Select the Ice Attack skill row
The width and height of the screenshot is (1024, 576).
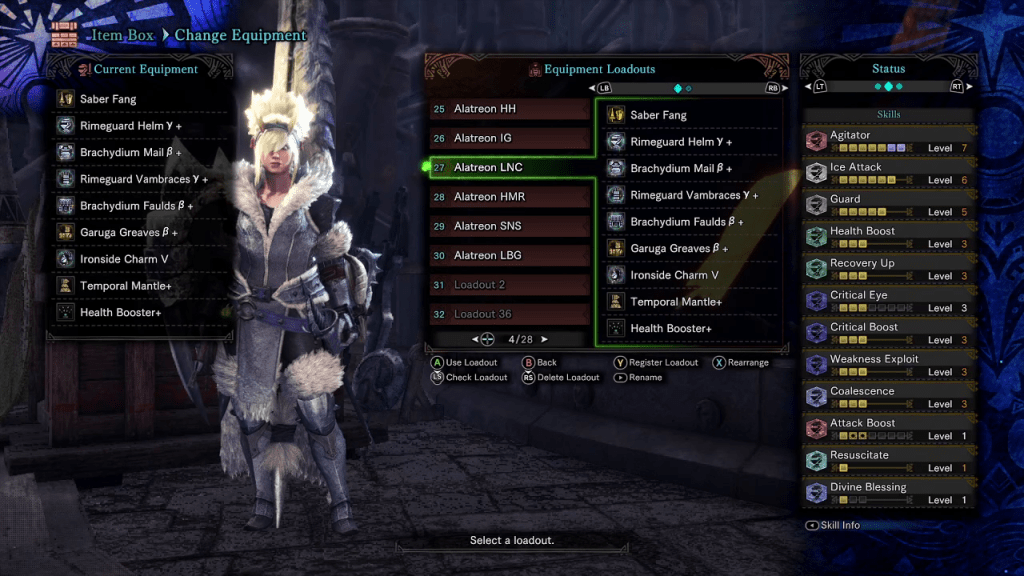888,173
